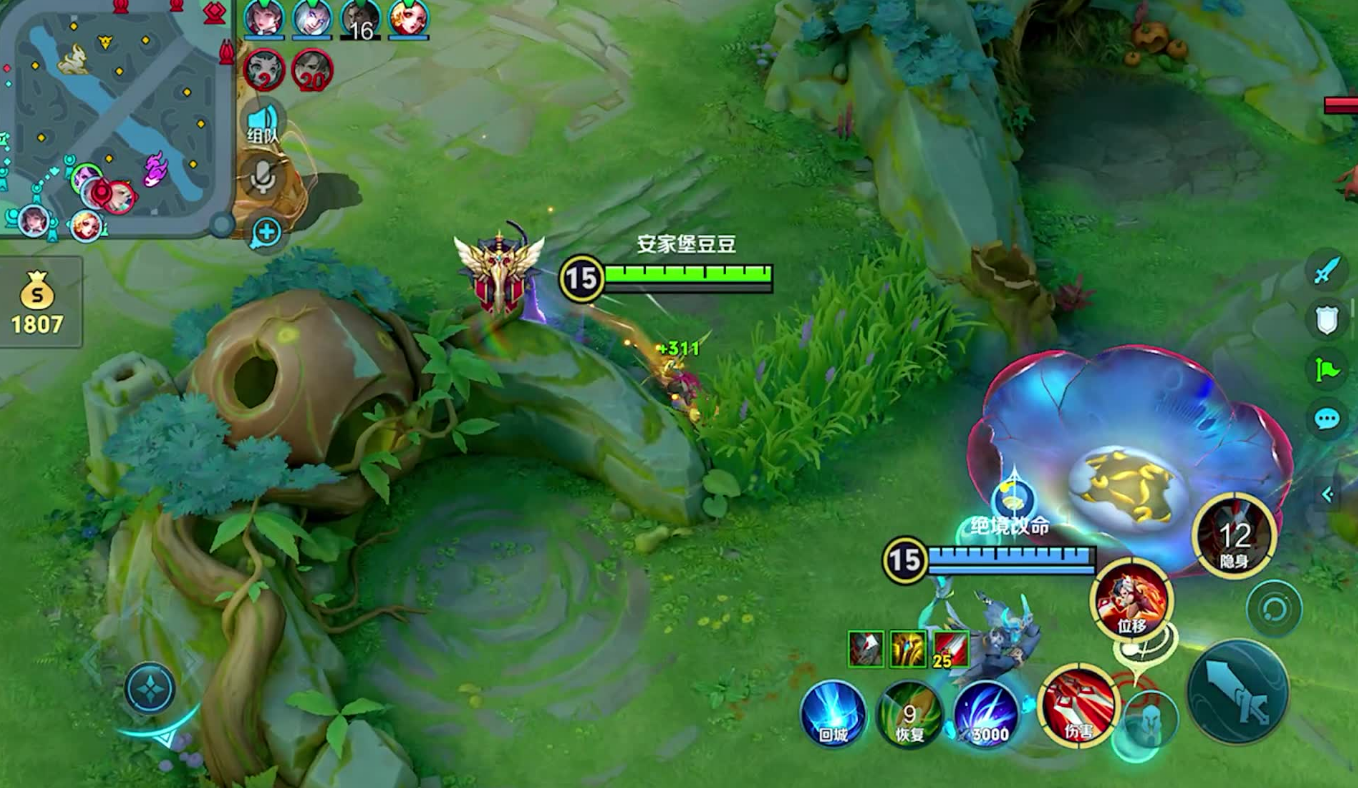Send the green flag gather signal
The height and width of the screenshot is (788, 1358).
pyautogui.click(x=1327, y=369)
